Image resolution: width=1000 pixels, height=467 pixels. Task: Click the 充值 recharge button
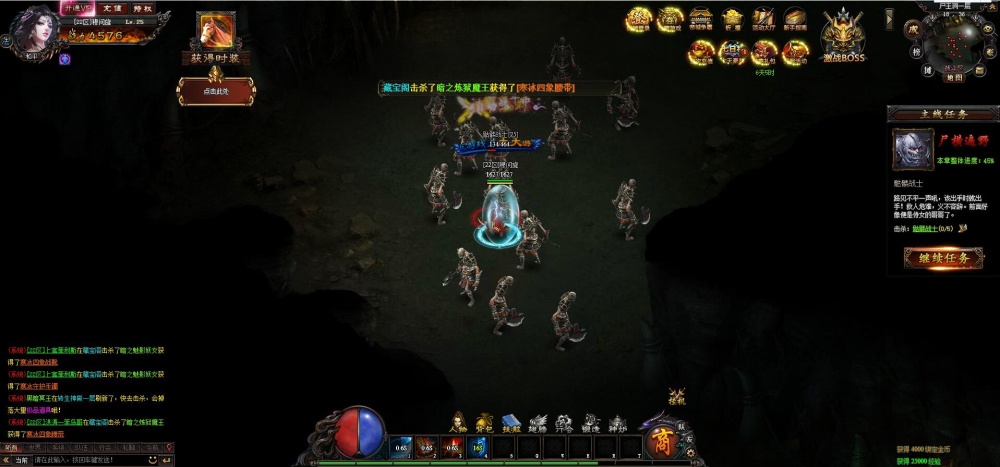[113, 8]
